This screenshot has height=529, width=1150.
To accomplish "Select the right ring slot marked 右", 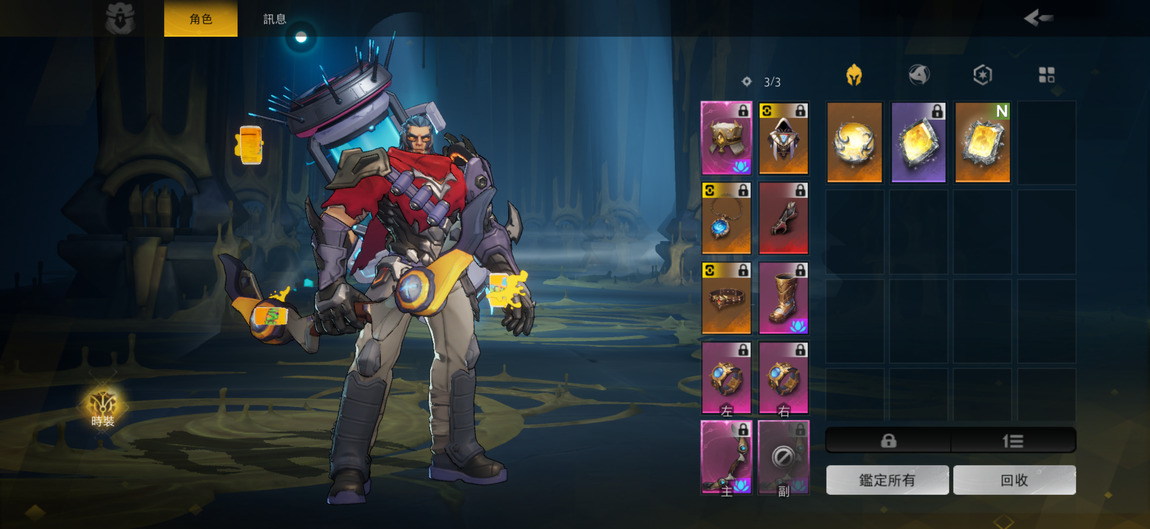I will coord(783,378).
